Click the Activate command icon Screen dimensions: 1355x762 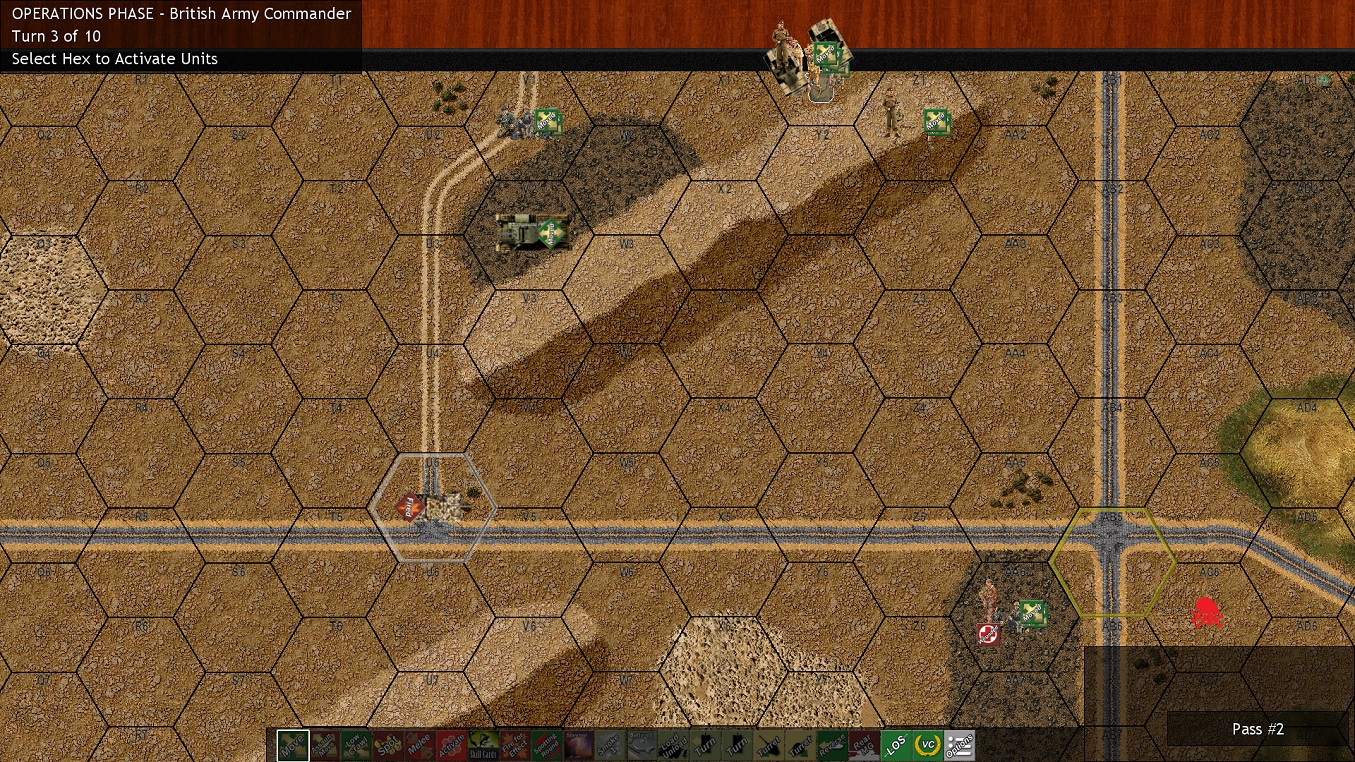[x=452, y=746]
